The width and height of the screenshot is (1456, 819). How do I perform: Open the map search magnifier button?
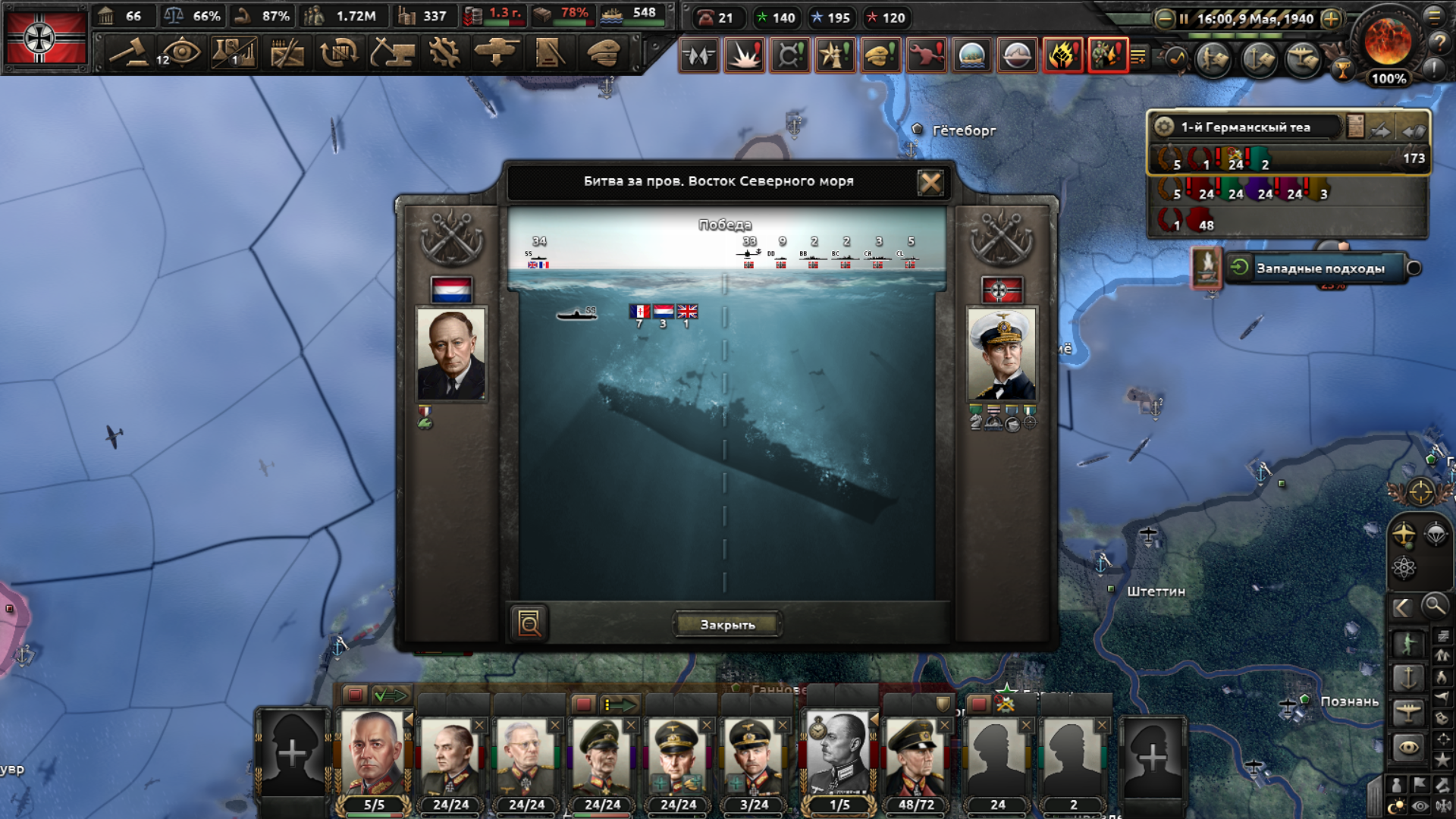pyautogui.click(x=1433, y=606)
